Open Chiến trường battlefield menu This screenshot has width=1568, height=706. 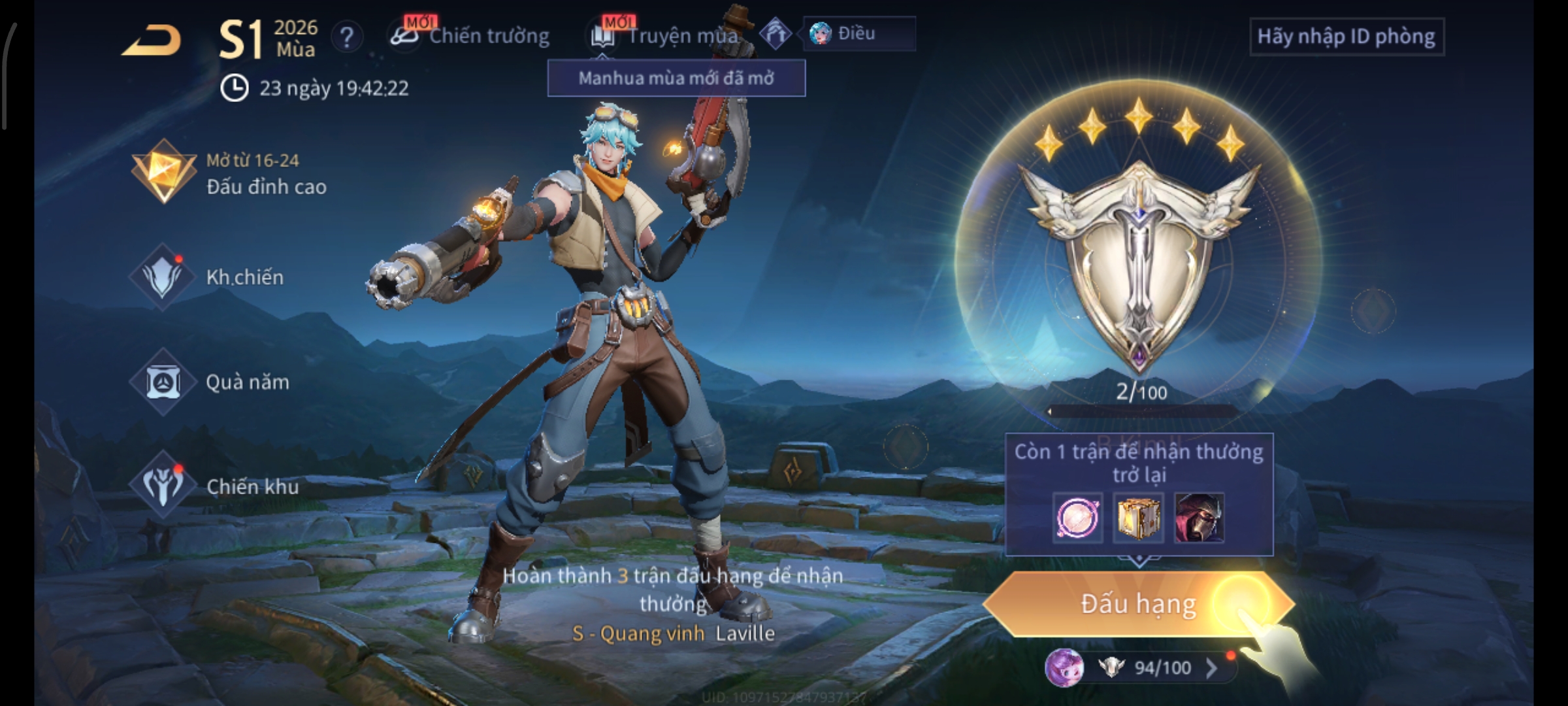tap(472, 36)
